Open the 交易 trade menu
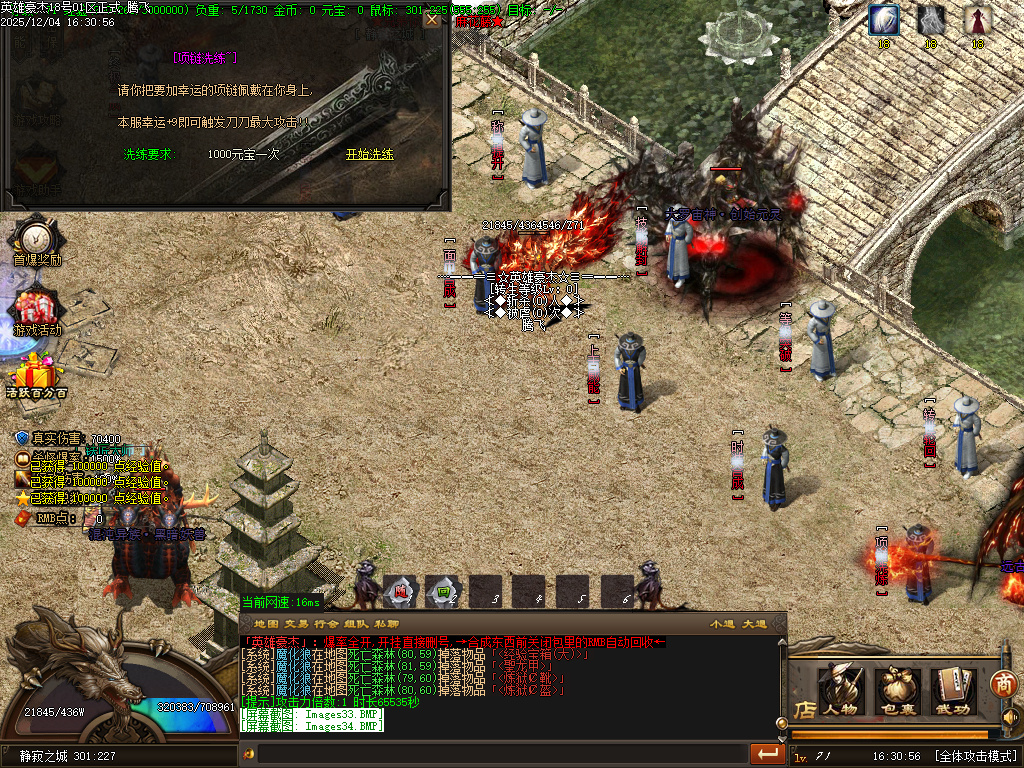Image resolution: width=1024 pixels, height=768 pixels. 296,624
